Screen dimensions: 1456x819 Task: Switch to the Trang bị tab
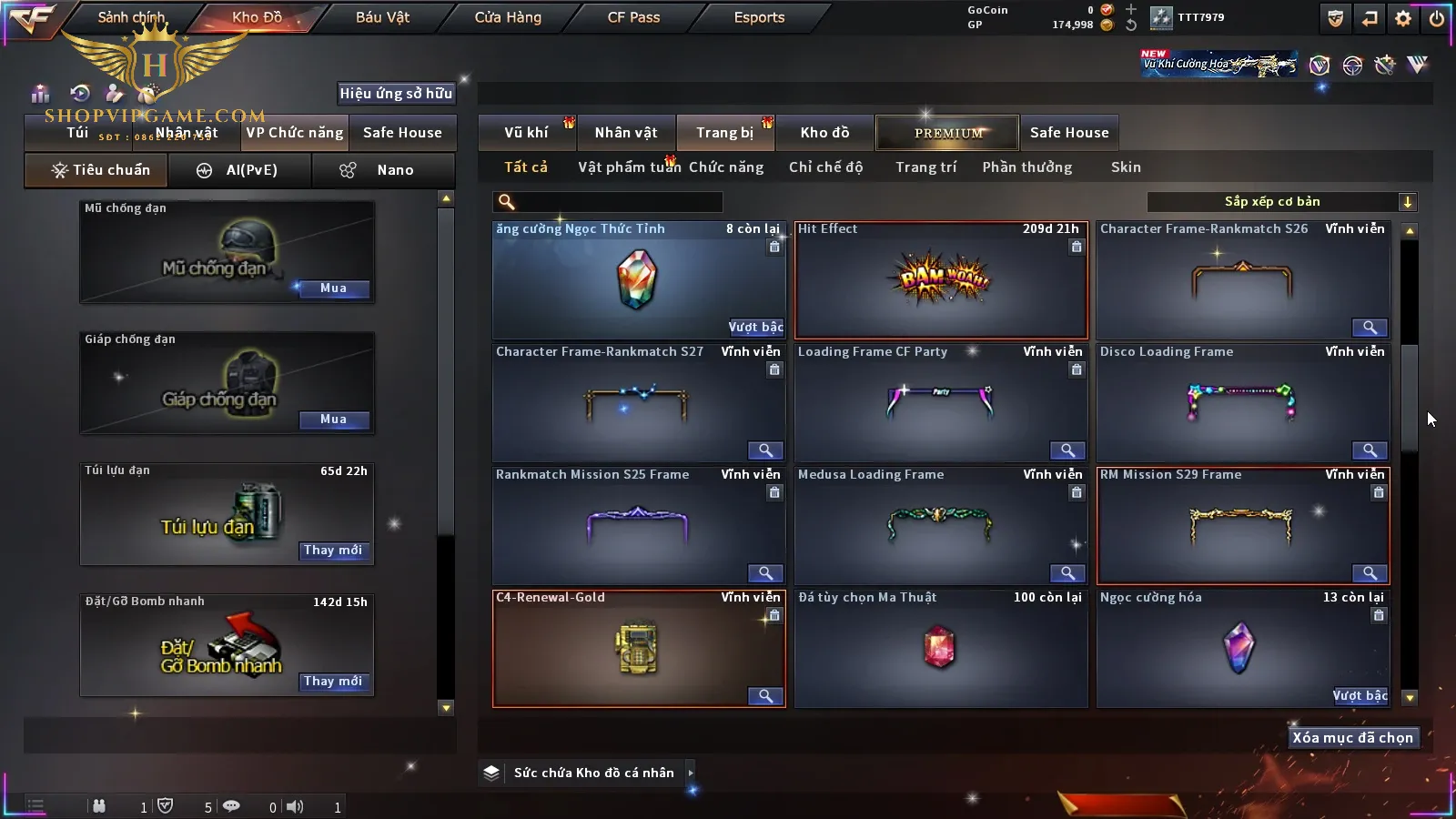[x=724, y=133]
